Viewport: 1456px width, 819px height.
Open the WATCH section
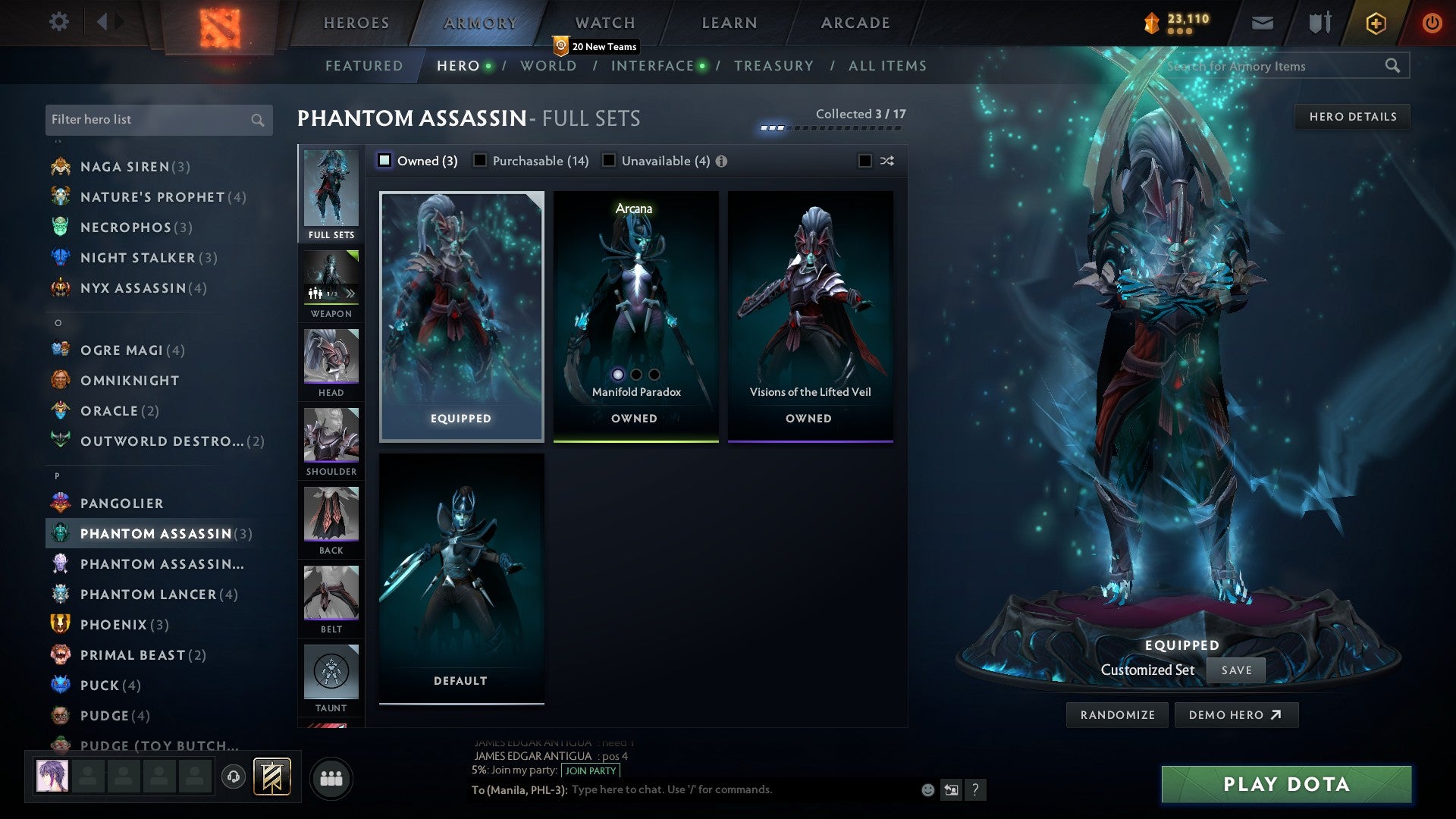pos(604,22)
